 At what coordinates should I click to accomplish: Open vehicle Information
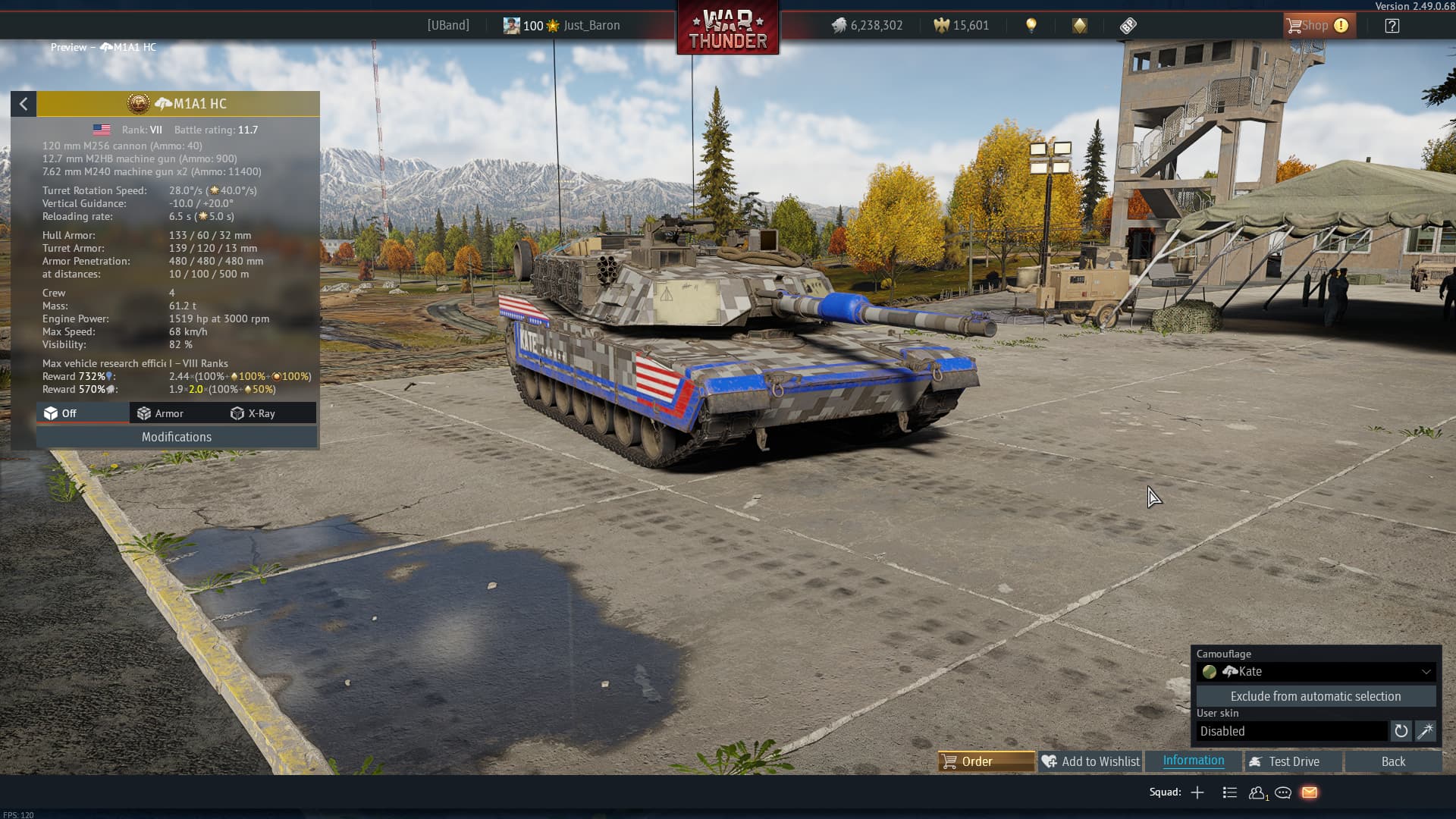(x=1193, y=761)
